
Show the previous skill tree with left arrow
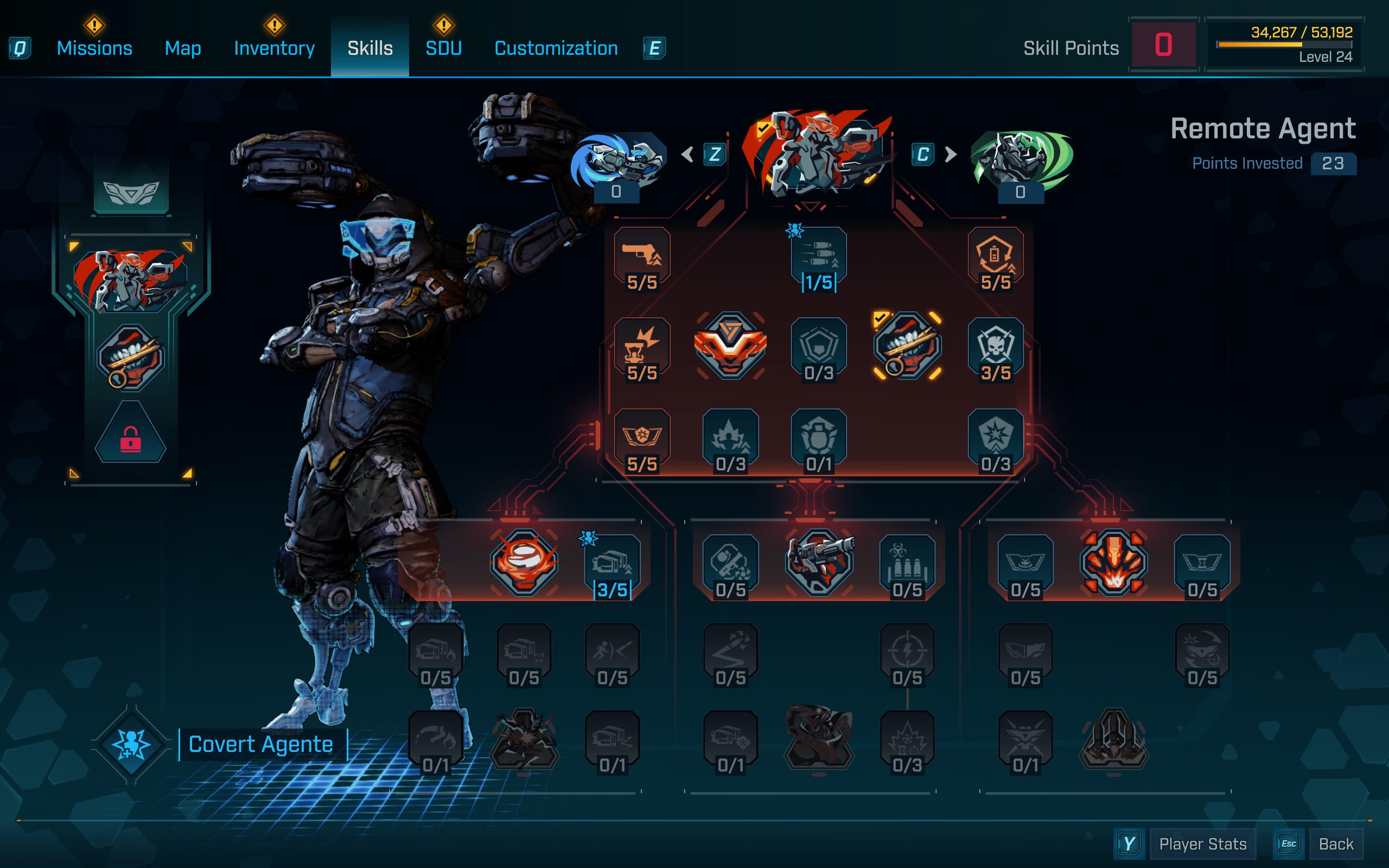coord(687,155)
